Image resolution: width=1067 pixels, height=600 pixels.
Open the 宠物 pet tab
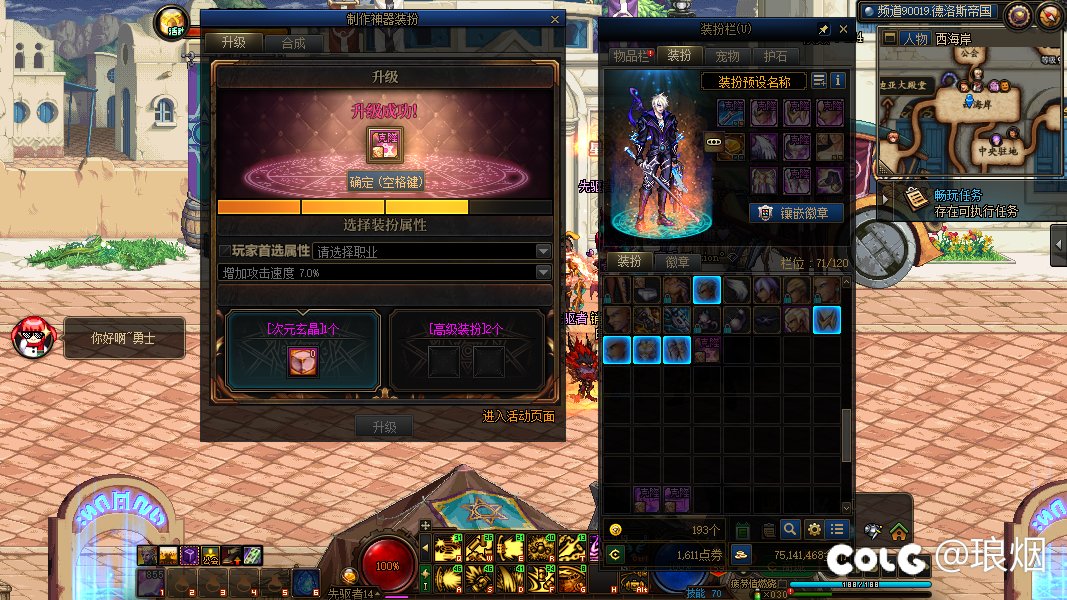(x=728, y=56)
